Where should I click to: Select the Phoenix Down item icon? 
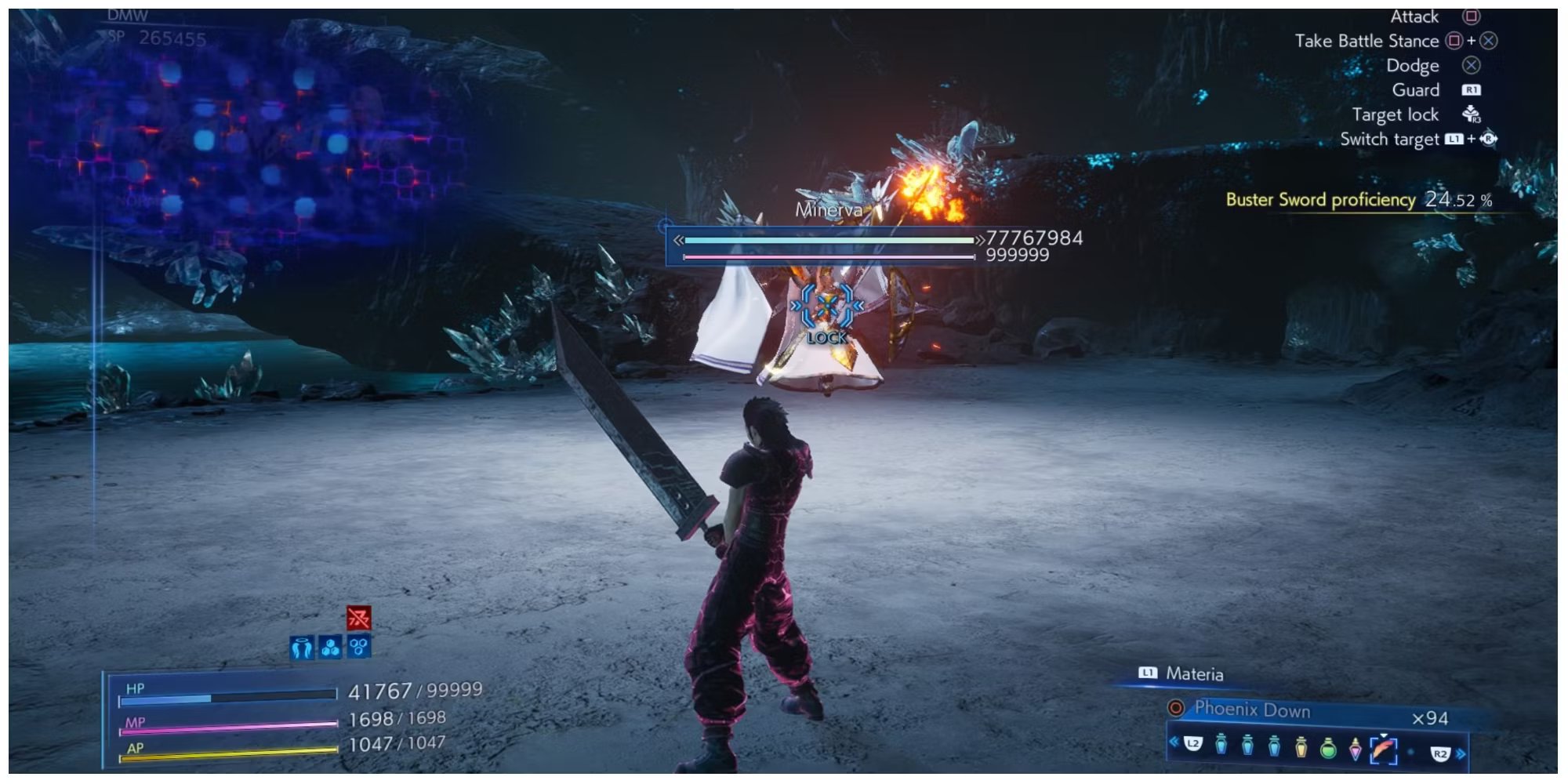[1385, 749]
